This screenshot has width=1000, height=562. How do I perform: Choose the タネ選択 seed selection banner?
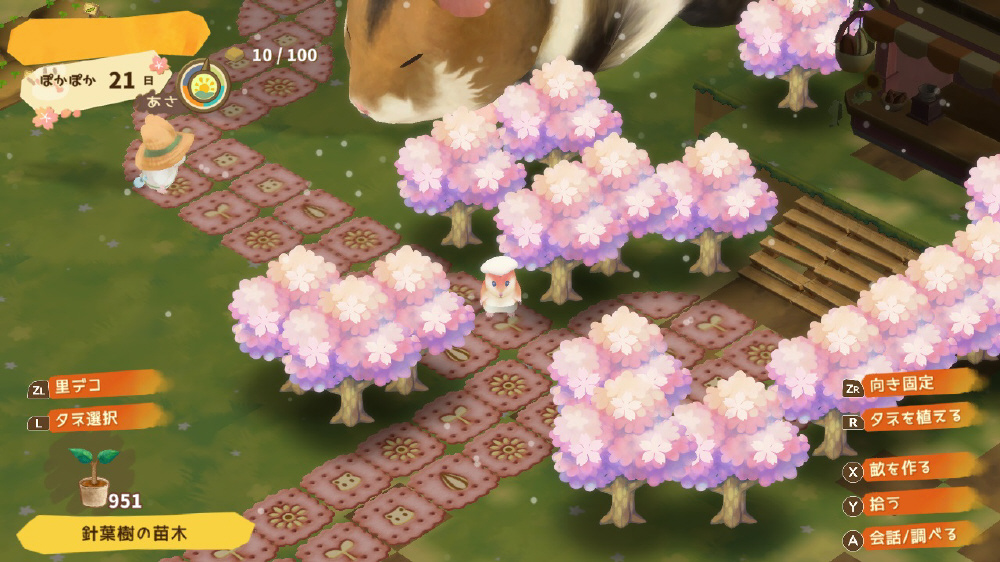[96, 418]
